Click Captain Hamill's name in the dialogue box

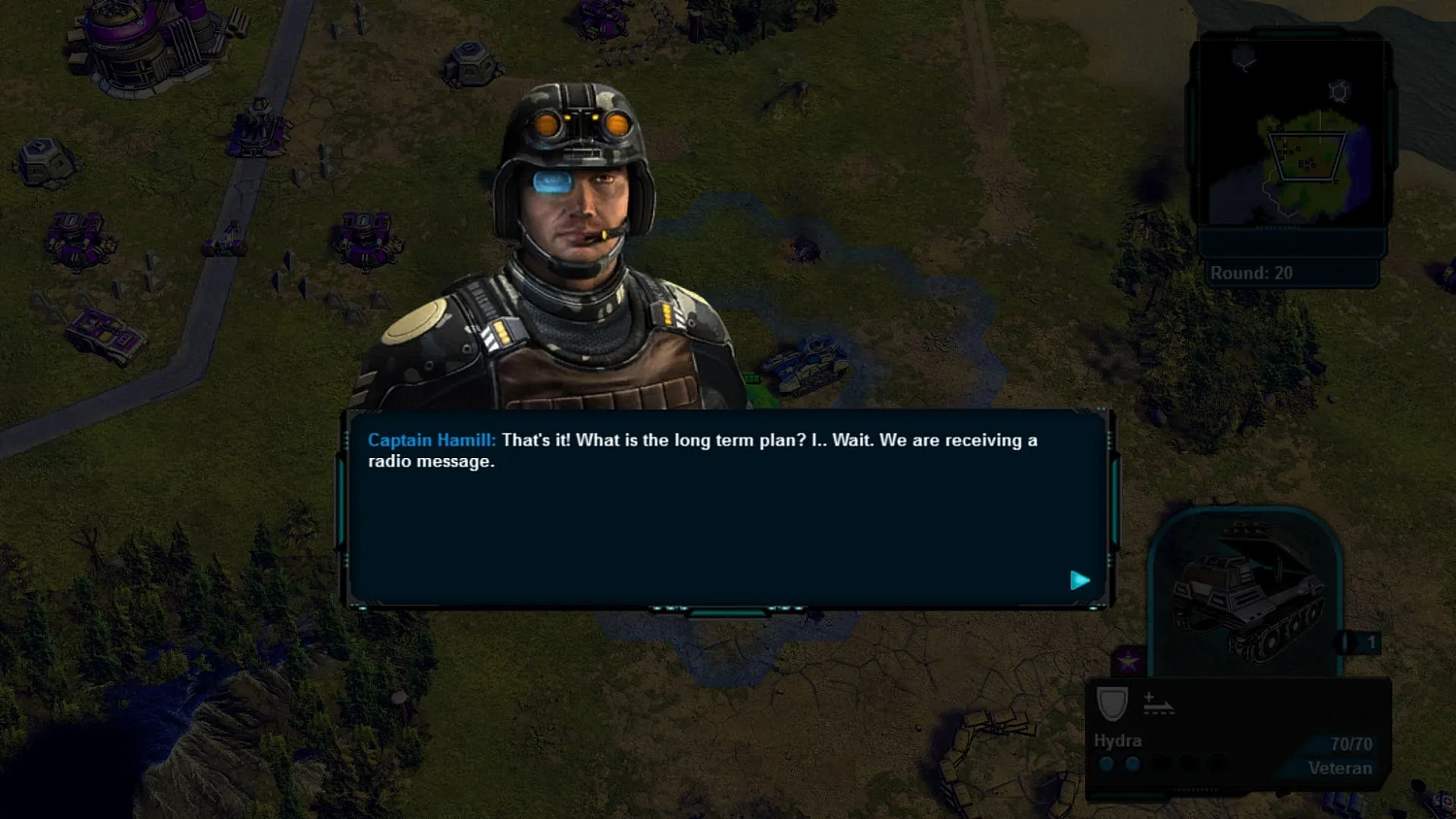[x=430, y=440]
